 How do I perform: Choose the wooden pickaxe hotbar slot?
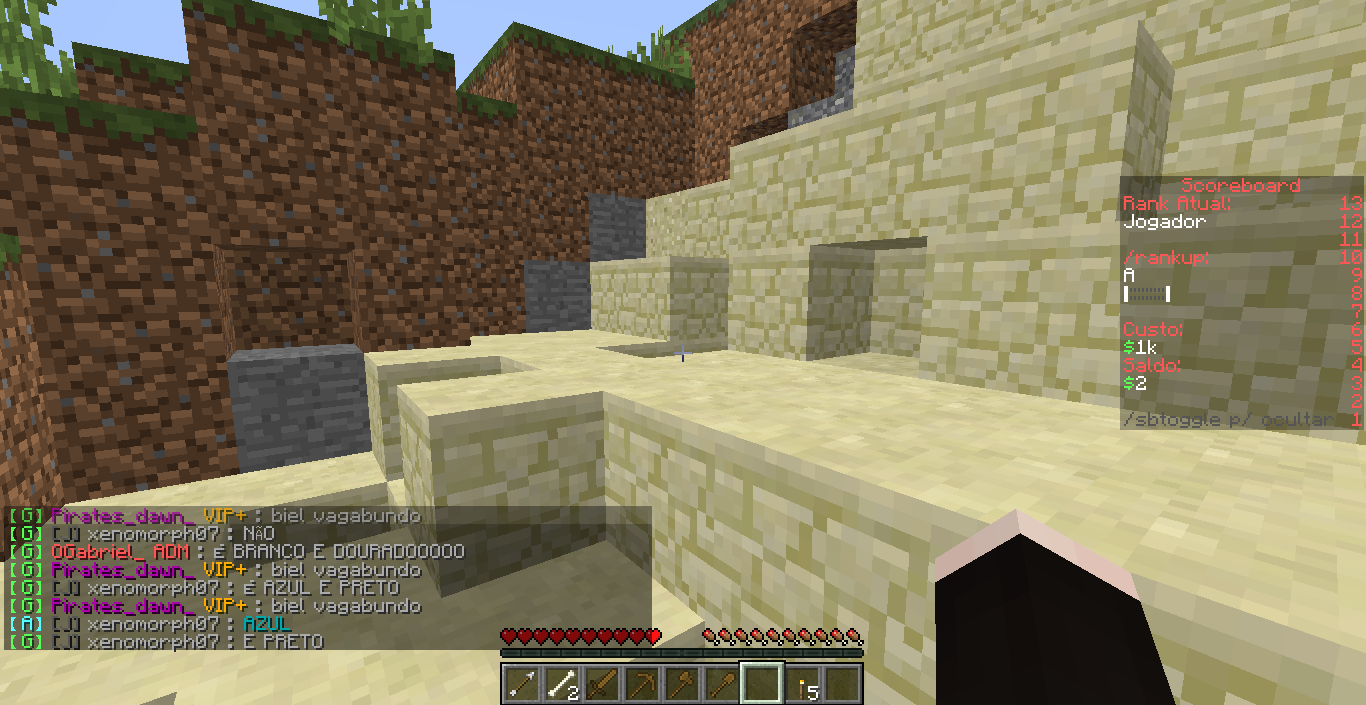click(x=642, y=684)
